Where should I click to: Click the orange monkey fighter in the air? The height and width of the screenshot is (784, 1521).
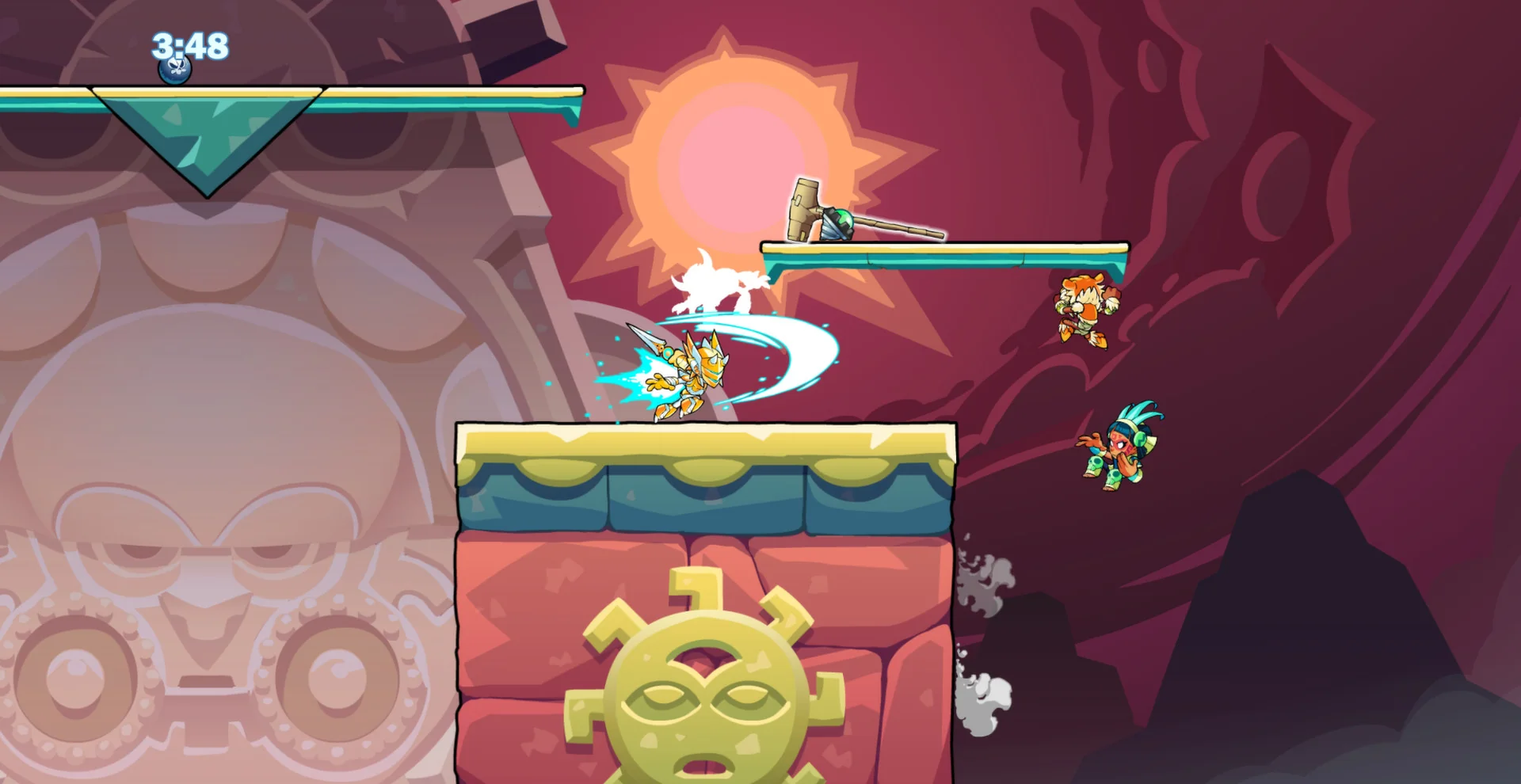[1089, 309]
